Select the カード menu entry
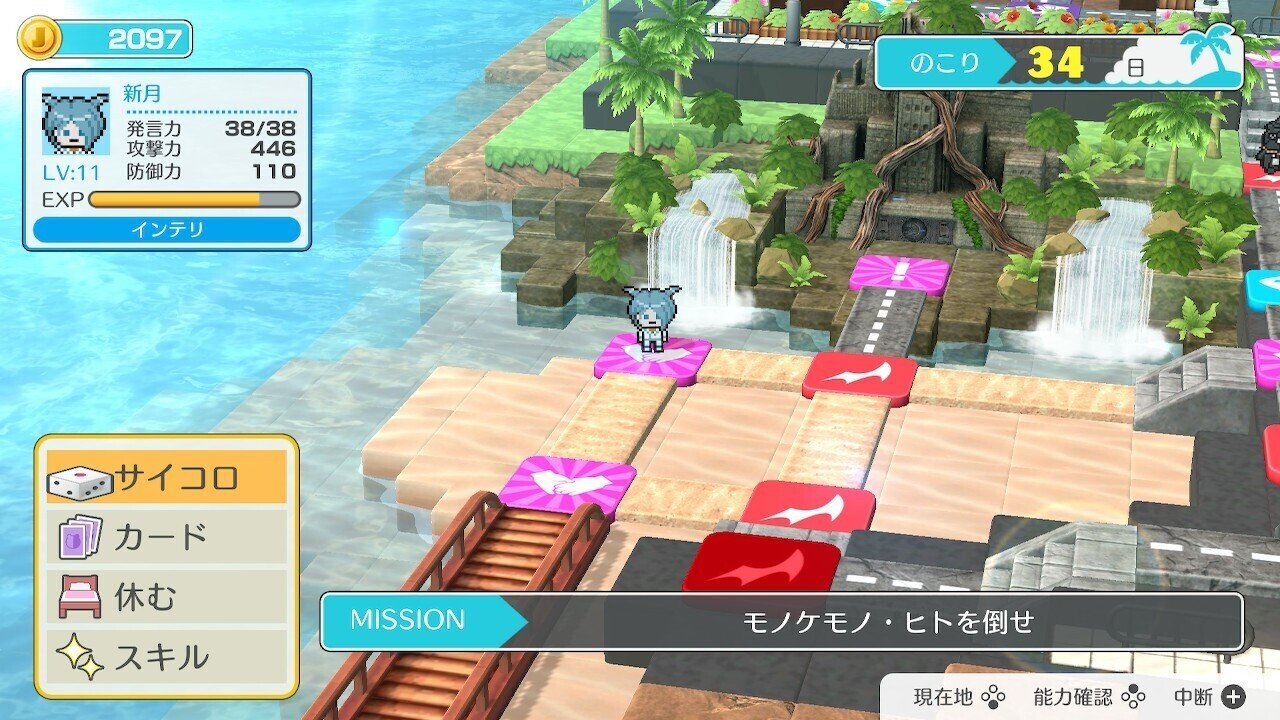 [x=160, y=537]
